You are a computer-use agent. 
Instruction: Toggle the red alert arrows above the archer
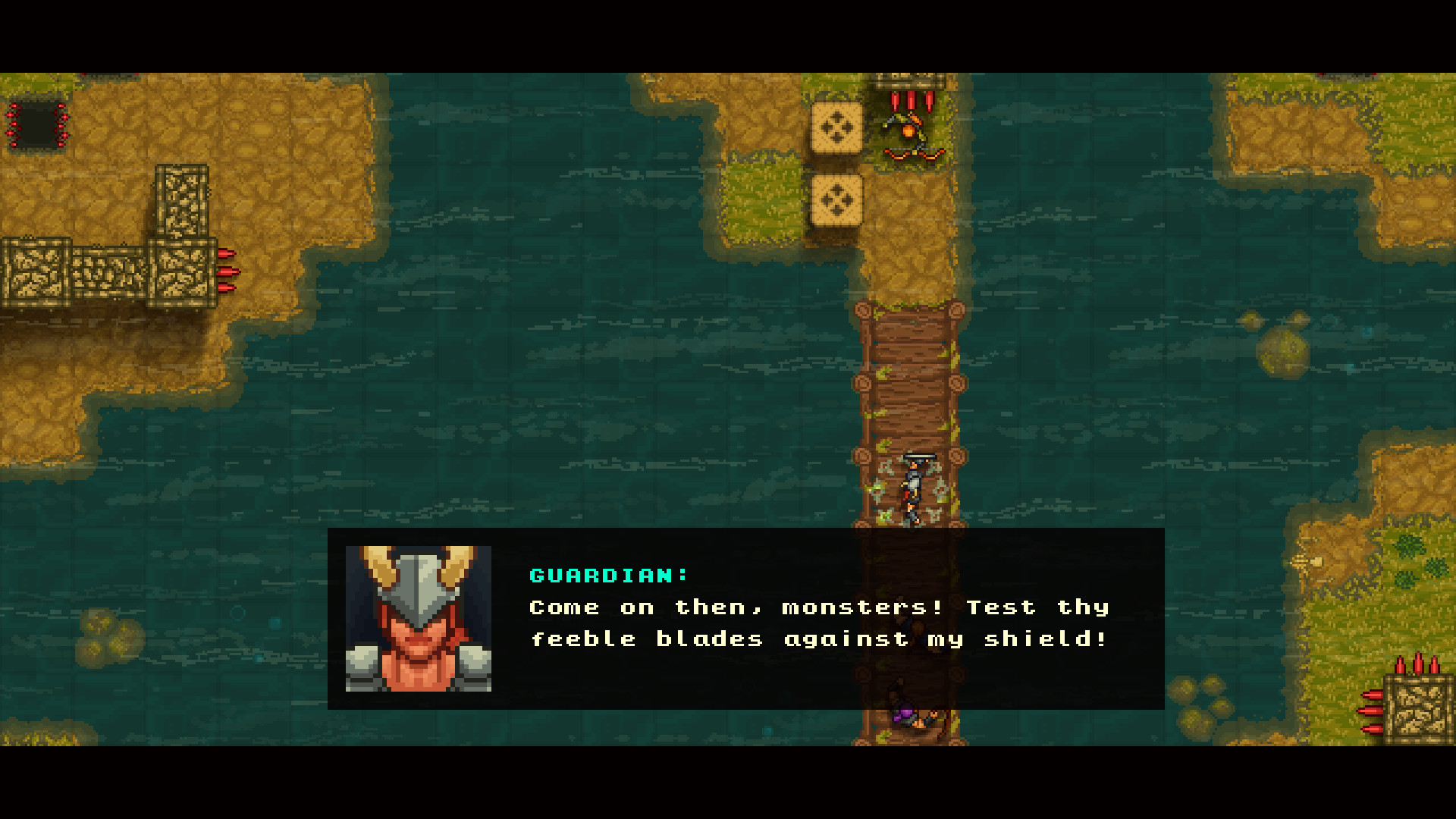click(910, 99)
